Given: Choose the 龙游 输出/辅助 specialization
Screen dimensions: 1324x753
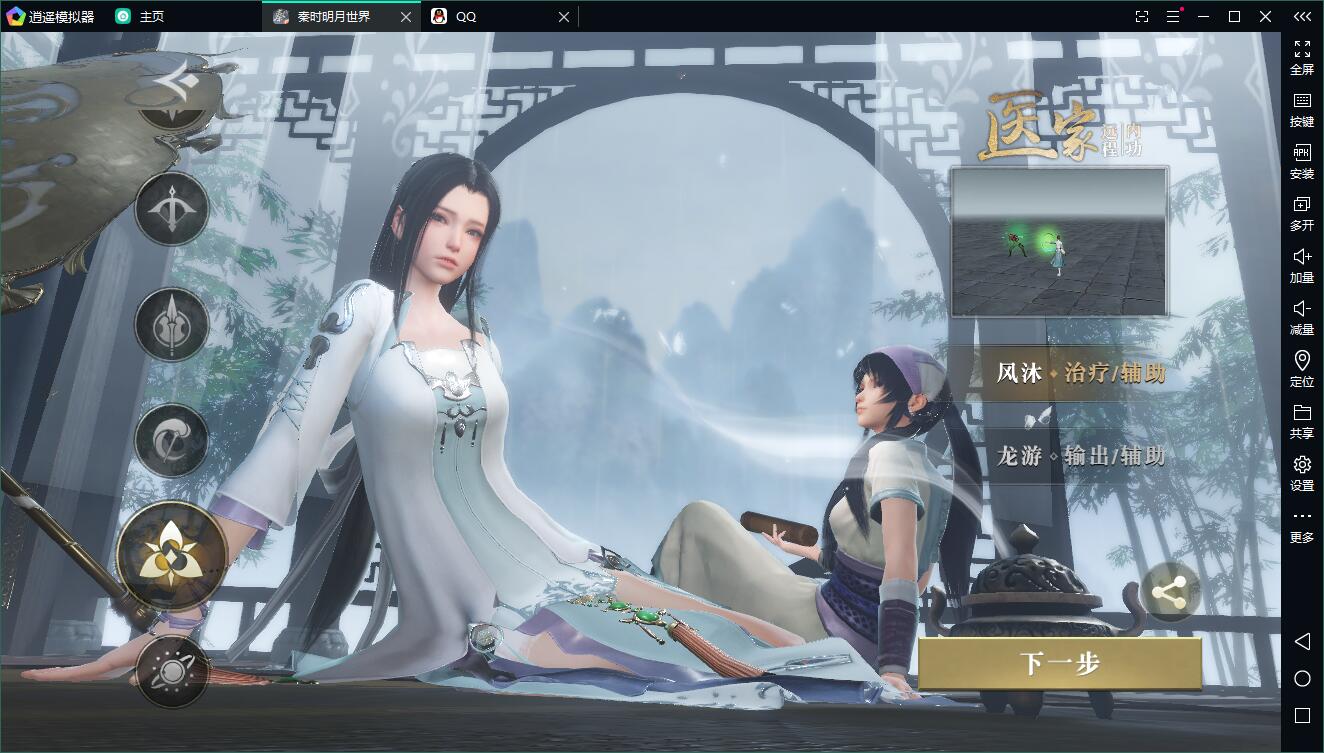Looking at the screenshot, I should coord(1080,456).
